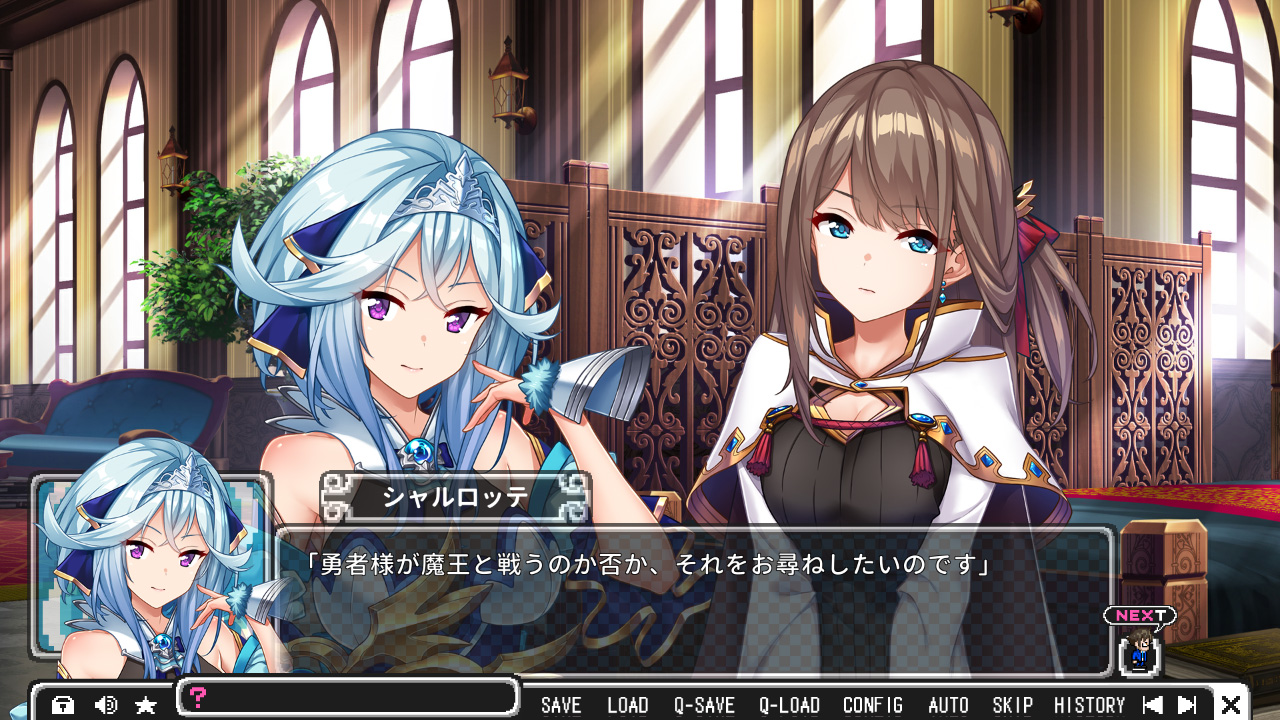
Task: Open the speaker voice icon
Action: 105,705
